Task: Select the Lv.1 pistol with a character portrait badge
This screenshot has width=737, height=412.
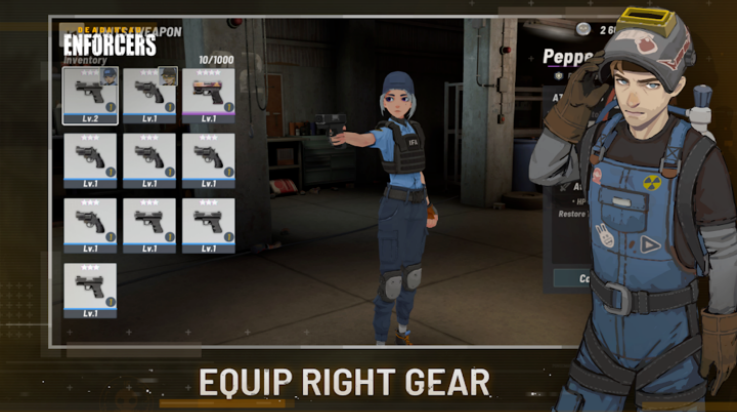Action: point(149,94)
